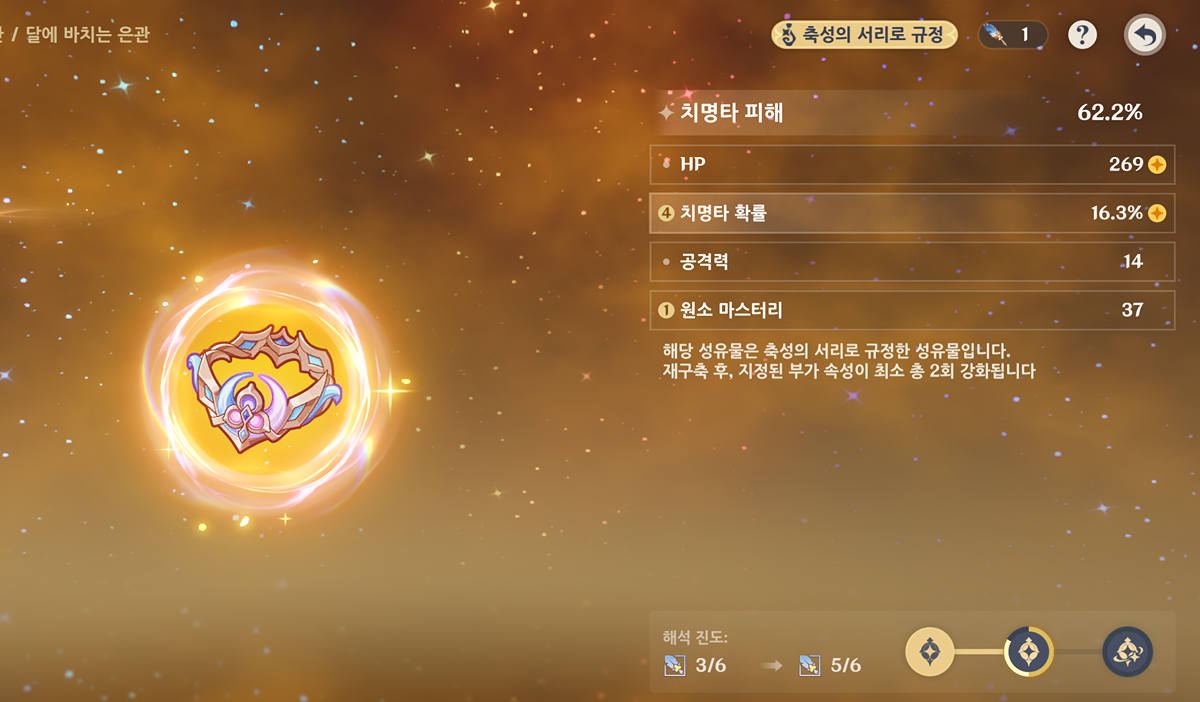
Task: Select the highlighted middle reforging stage node
Action: coord(1028,653)
